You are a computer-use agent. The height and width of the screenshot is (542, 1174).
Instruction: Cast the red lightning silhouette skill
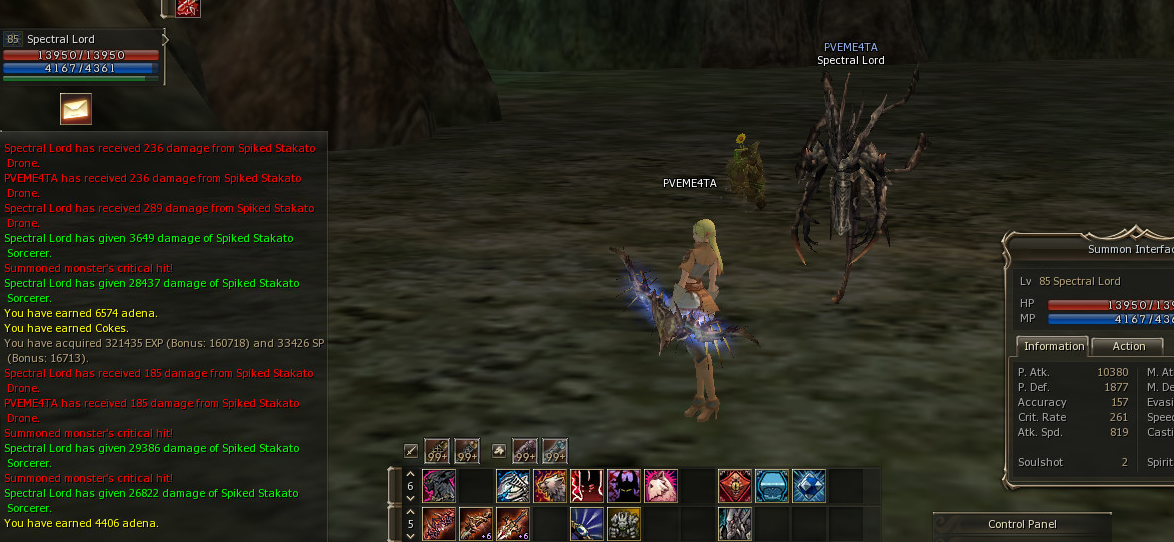tap(587, 486)
